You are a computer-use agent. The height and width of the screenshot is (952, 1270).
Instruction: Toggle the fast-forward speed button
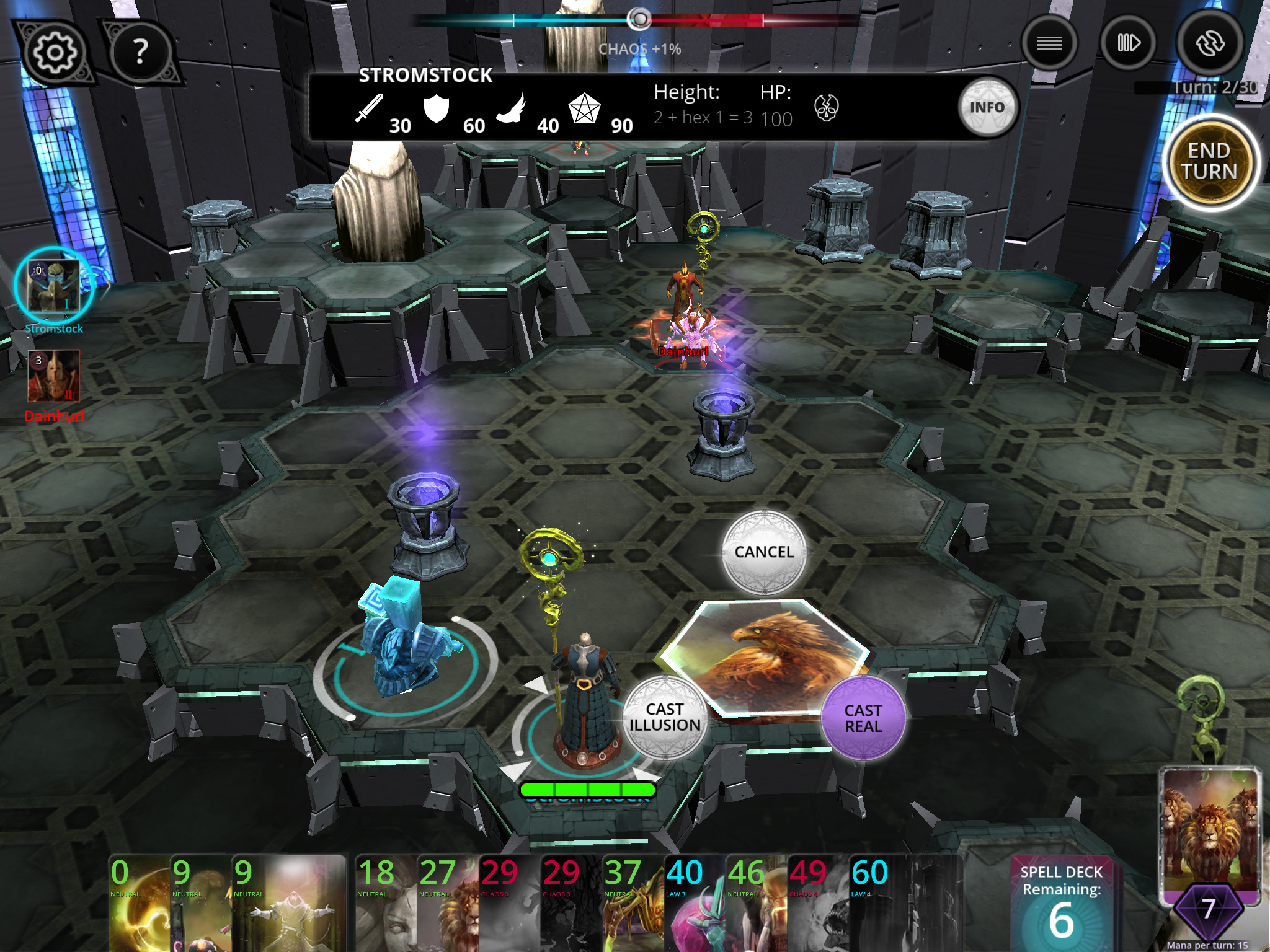tap(1128, 43)
